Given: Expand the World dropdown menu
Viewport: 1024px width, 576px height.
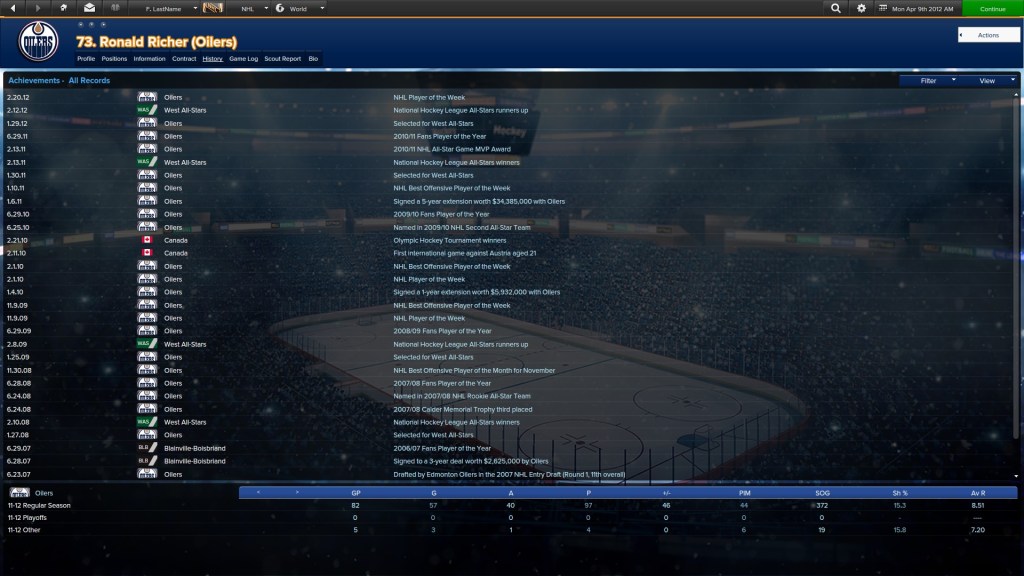Looking at the screenshot, I should [298, 8].
